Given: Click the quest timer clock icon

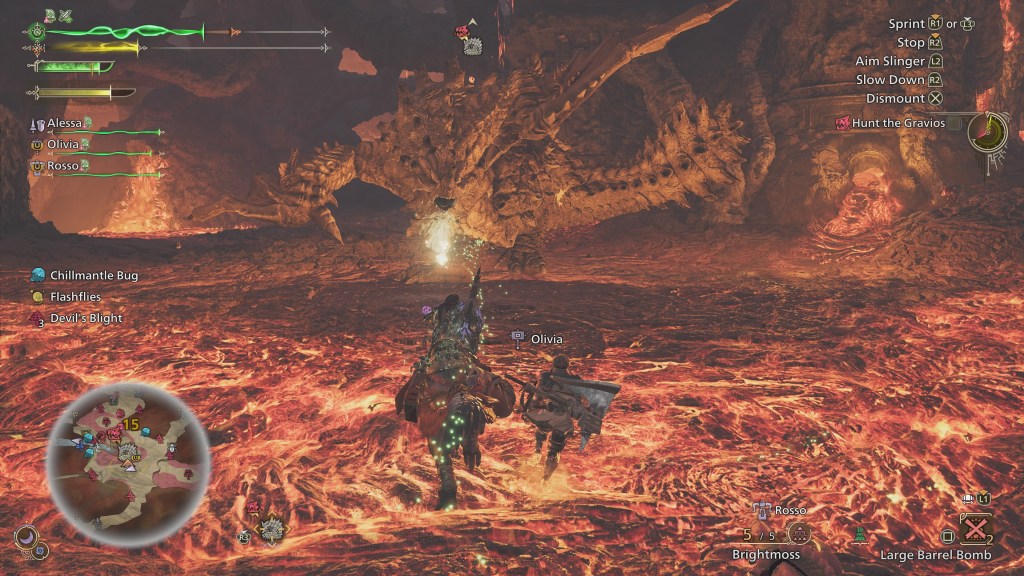Looking at the screenshot, I should pos(987,131).
